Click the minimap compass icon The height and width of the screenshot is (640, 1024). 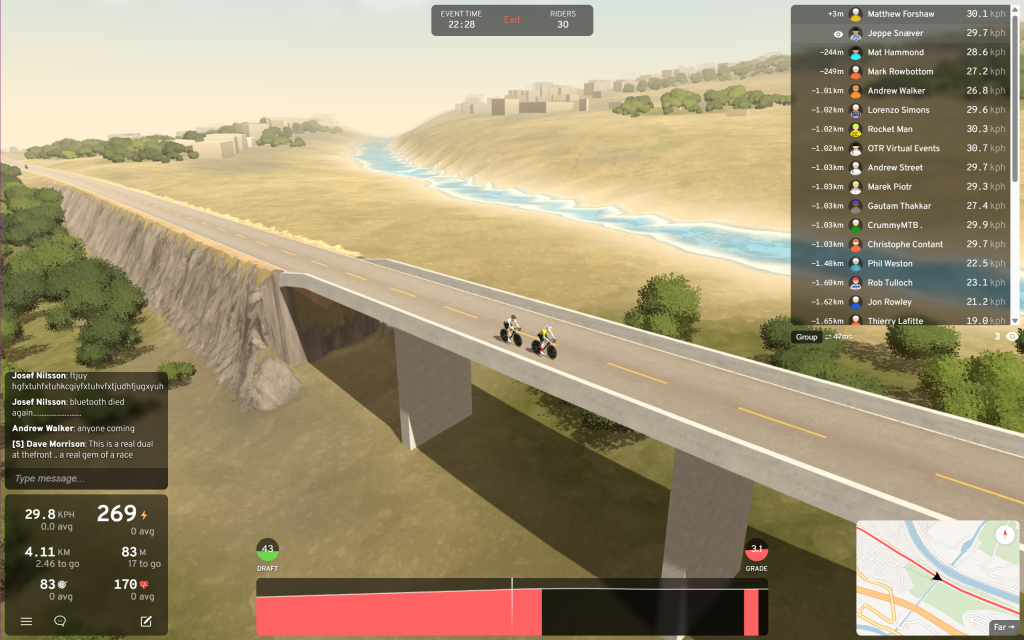pyautogui.click(x=1005, y=535)
